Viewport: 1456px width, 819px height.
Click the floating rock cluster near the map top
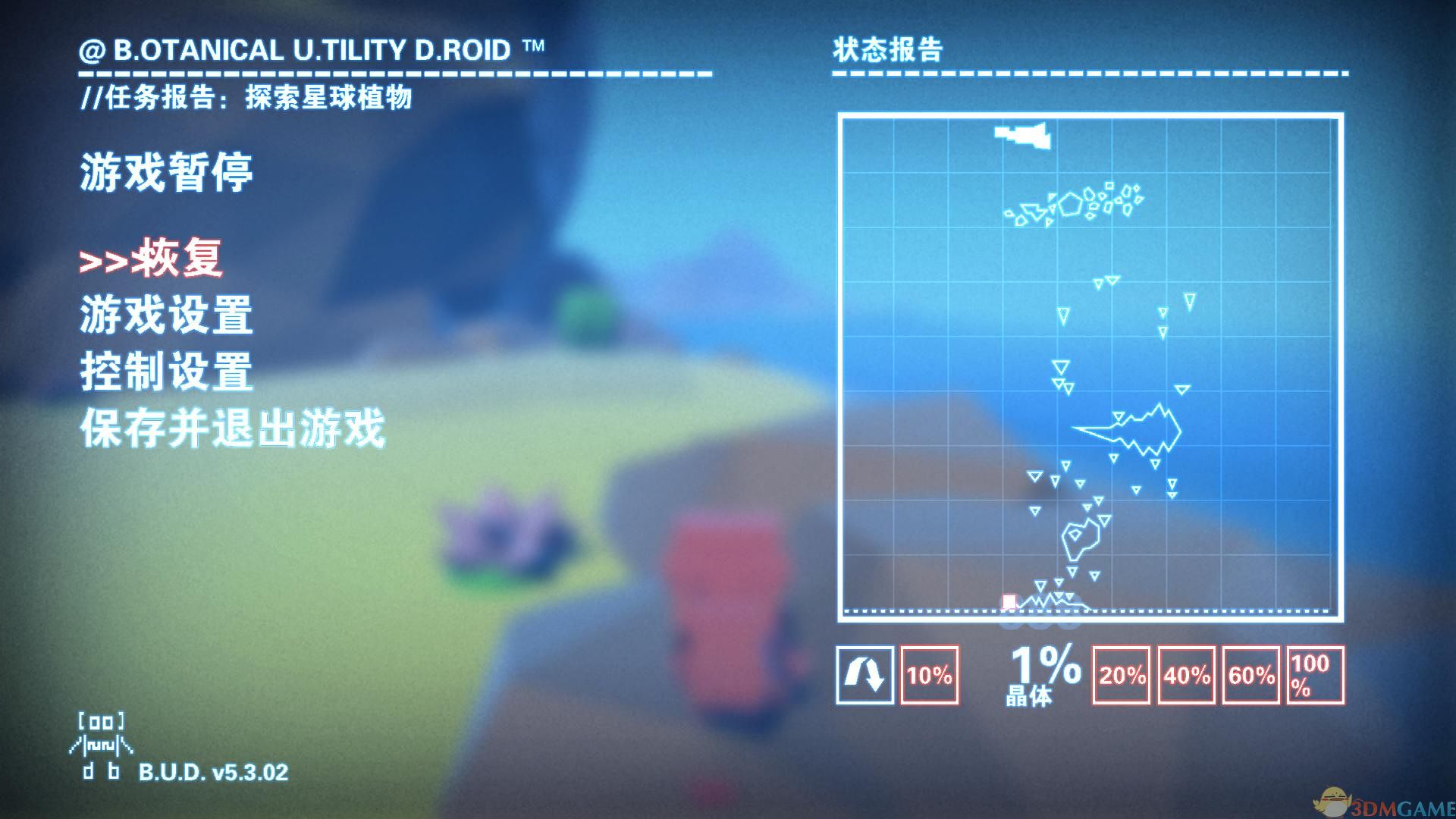(x=1077, y=205)
